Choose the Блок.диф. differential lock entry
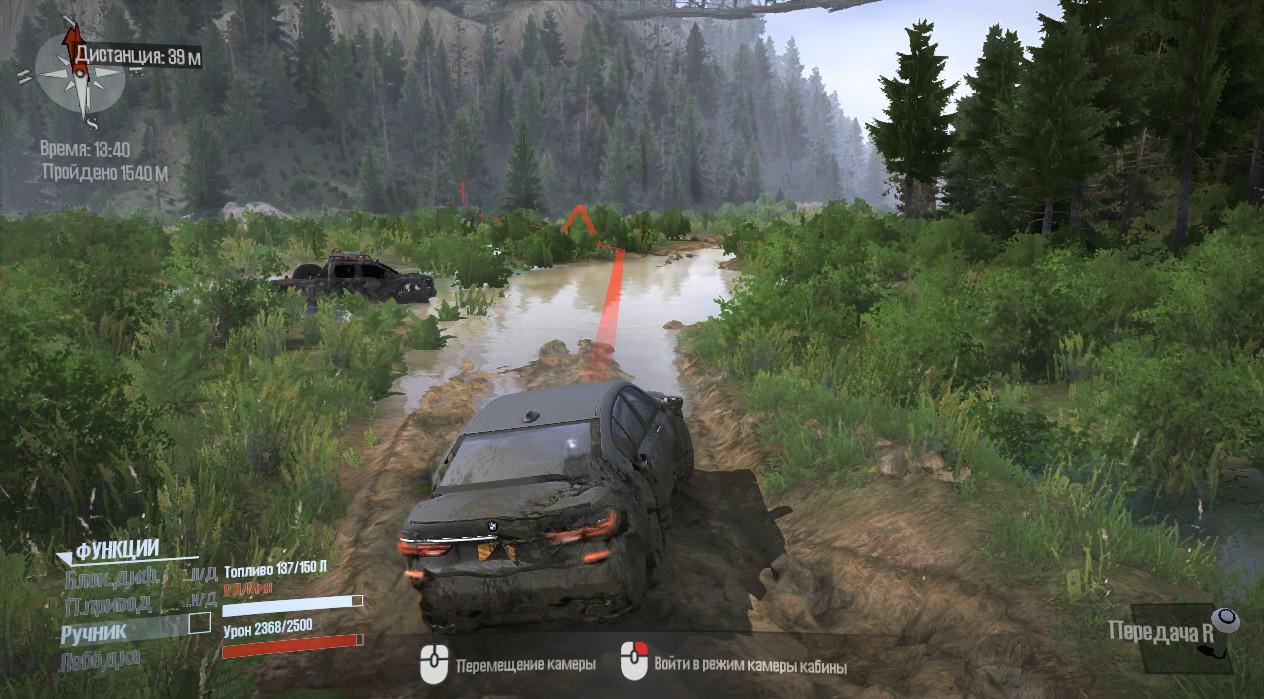The width and height of the screenshot is (1264, 699). (108, 576)
